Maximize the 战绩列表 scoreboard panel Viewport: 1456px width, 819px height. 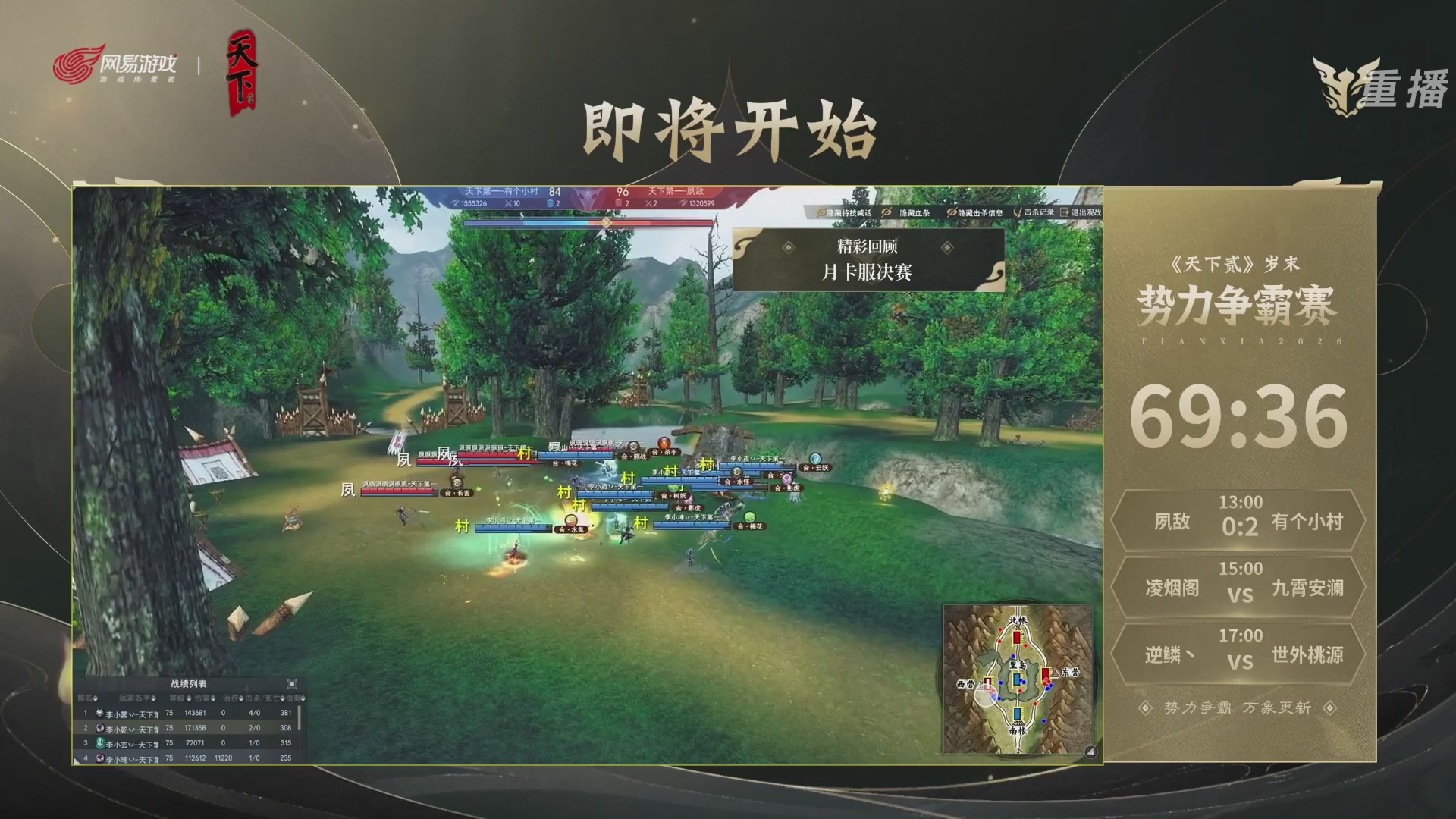pos(293,684)
